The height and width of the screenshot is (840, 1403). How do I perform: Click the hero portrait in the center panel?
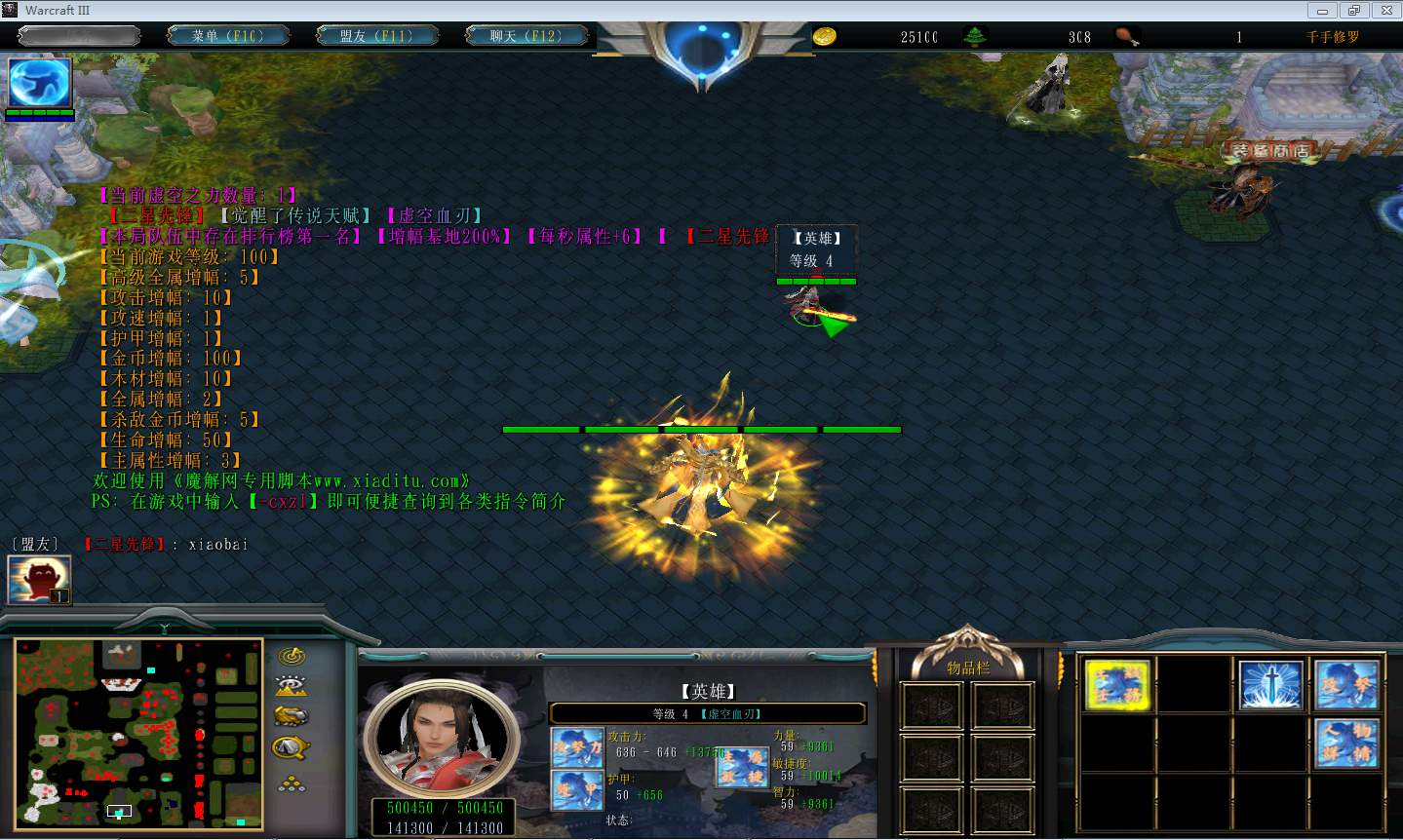[x=441, y=736]
